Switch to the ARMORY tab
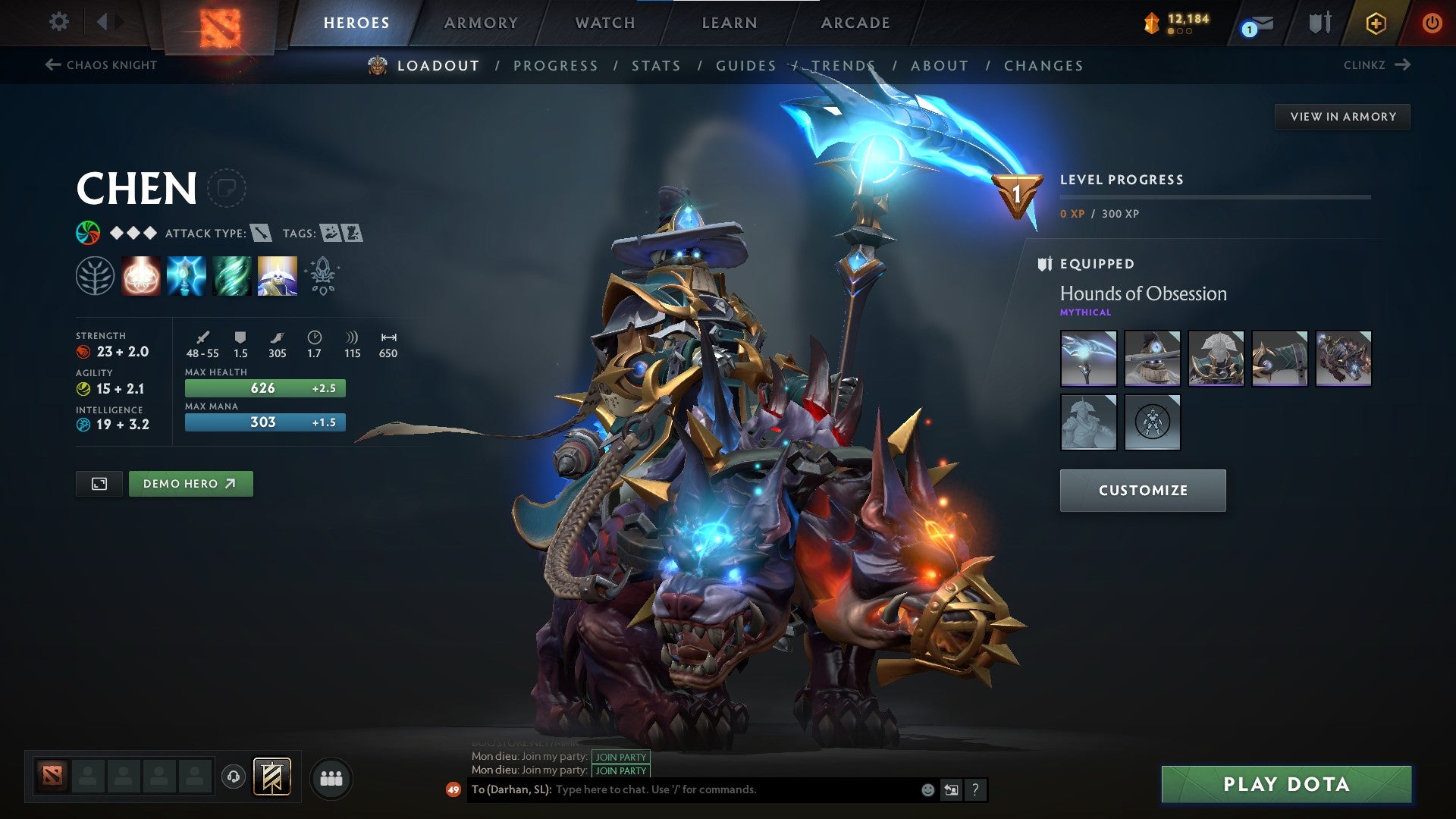Image resolution: width=1456 pixels, height=819 pixels. [481, 23]
